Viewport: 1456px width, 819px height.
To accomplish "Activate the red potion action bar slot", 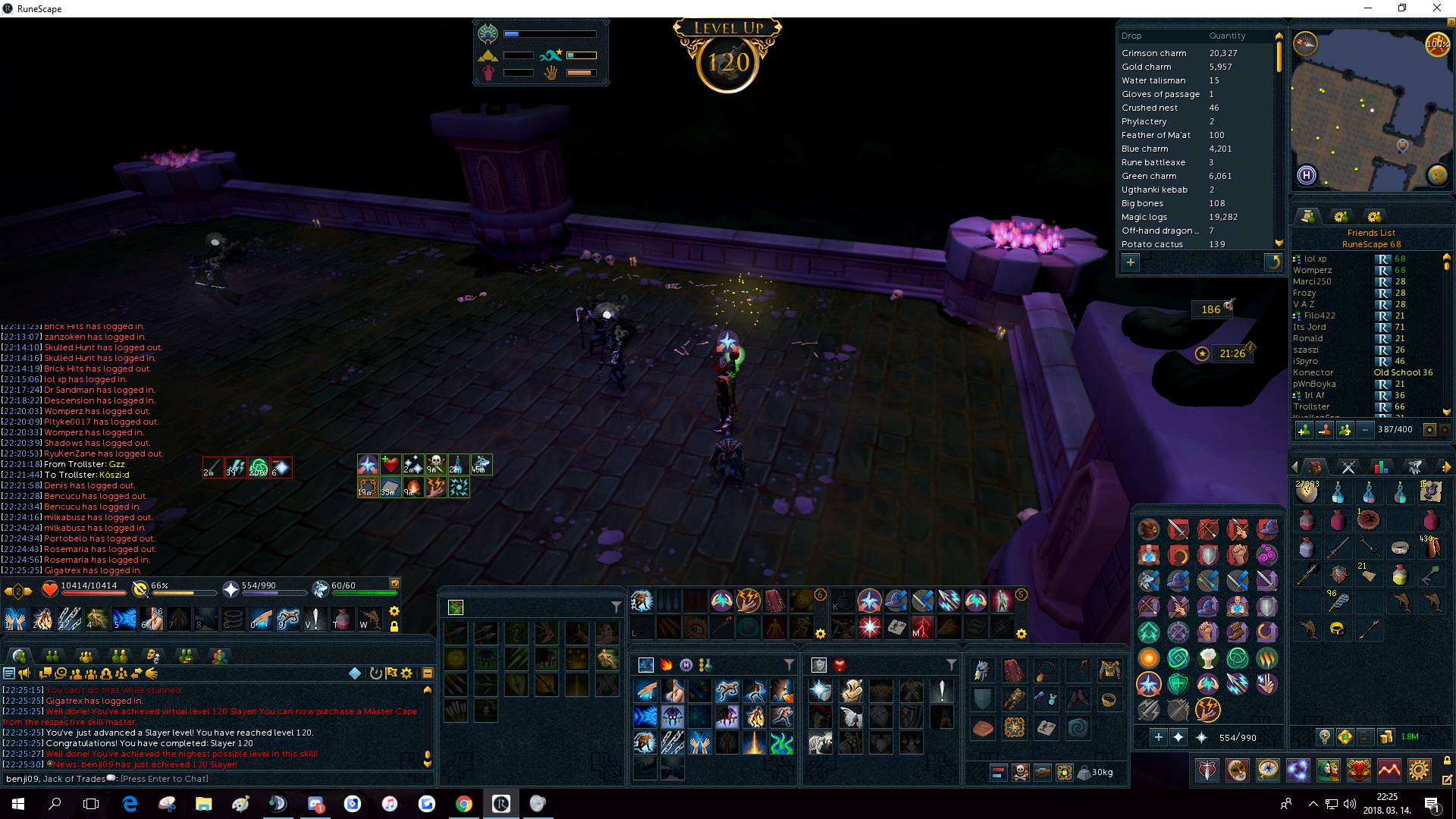I will [343, 620].
